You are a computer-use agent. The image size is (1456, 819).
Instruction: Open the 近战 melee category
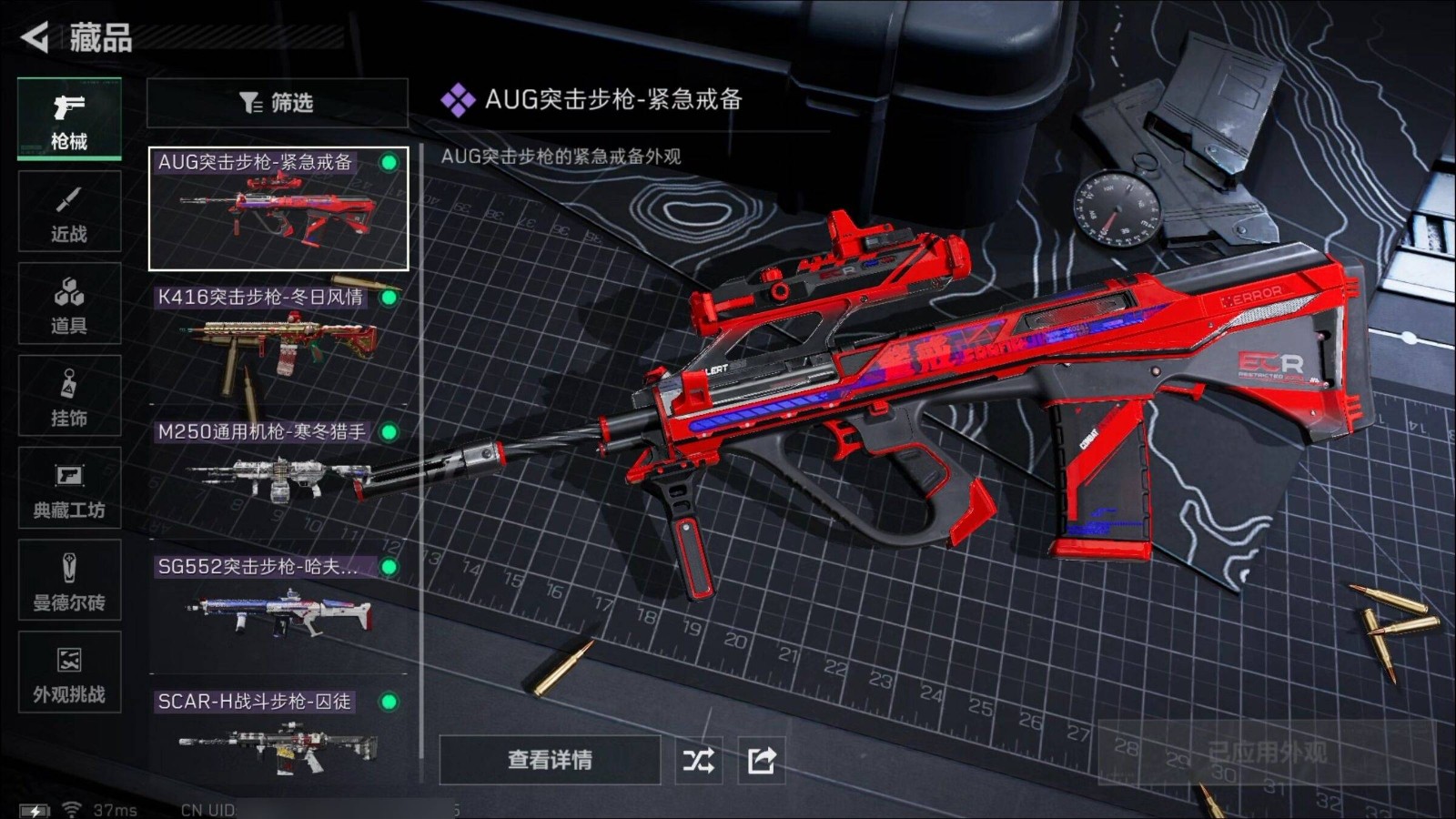tap(69, 212)
